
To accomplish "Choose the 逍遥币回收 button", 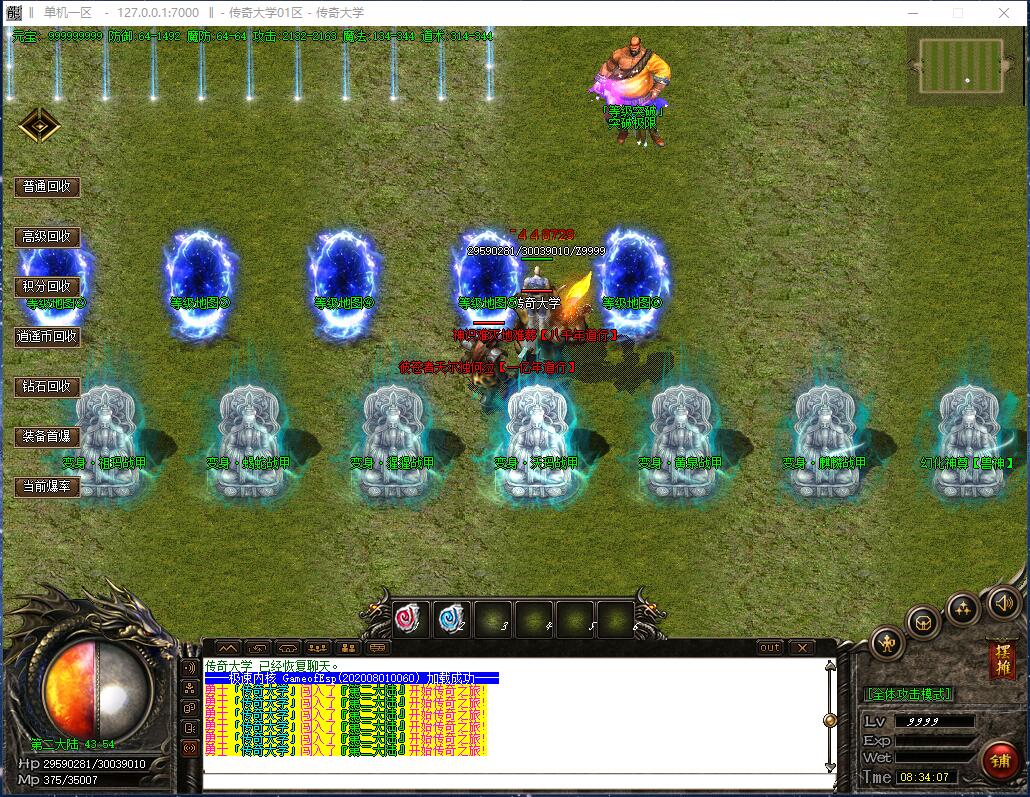I will [x=47, y=337].
